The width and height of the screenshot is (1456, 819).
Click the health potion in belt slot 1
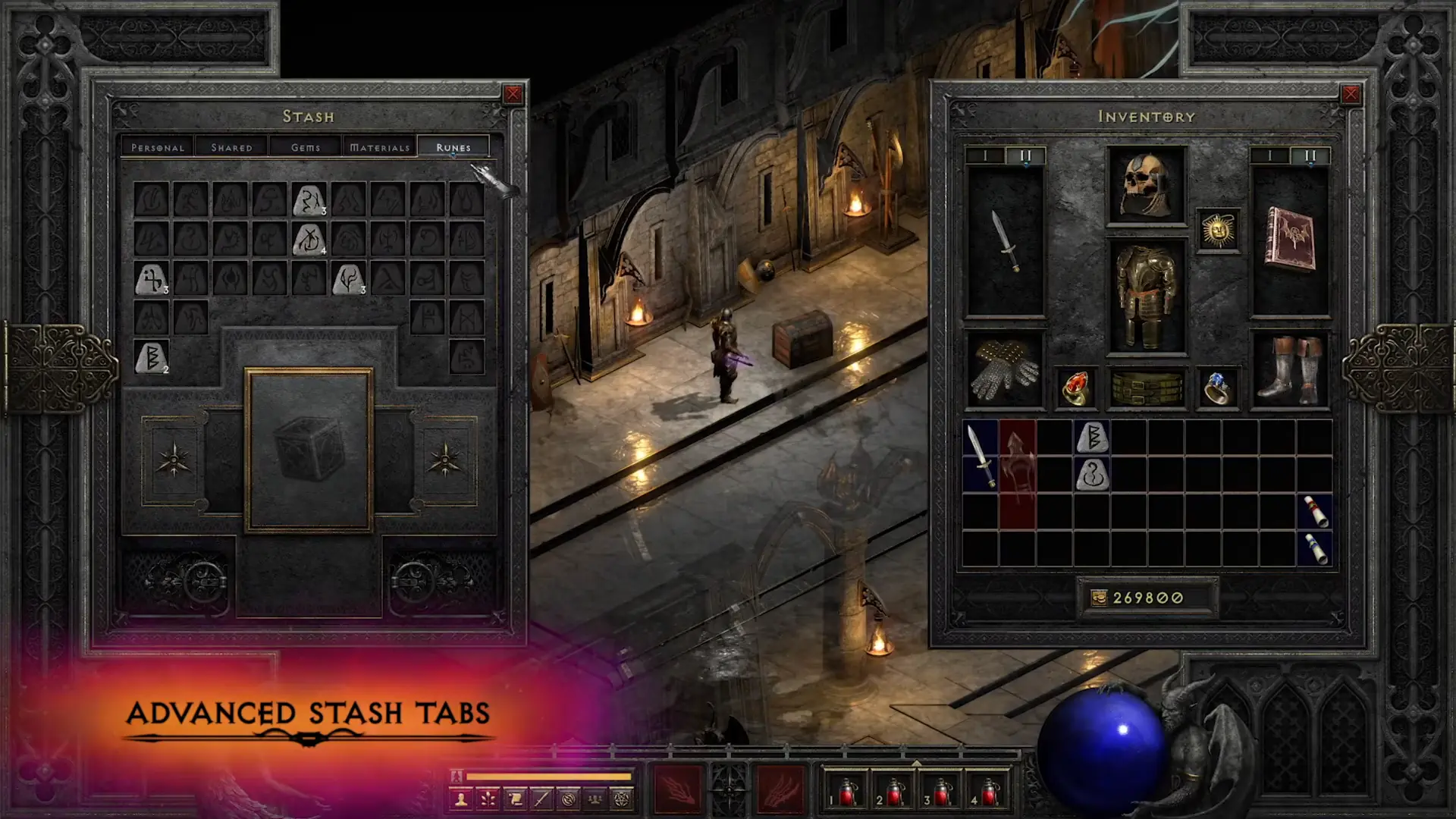tap(846, 792)
